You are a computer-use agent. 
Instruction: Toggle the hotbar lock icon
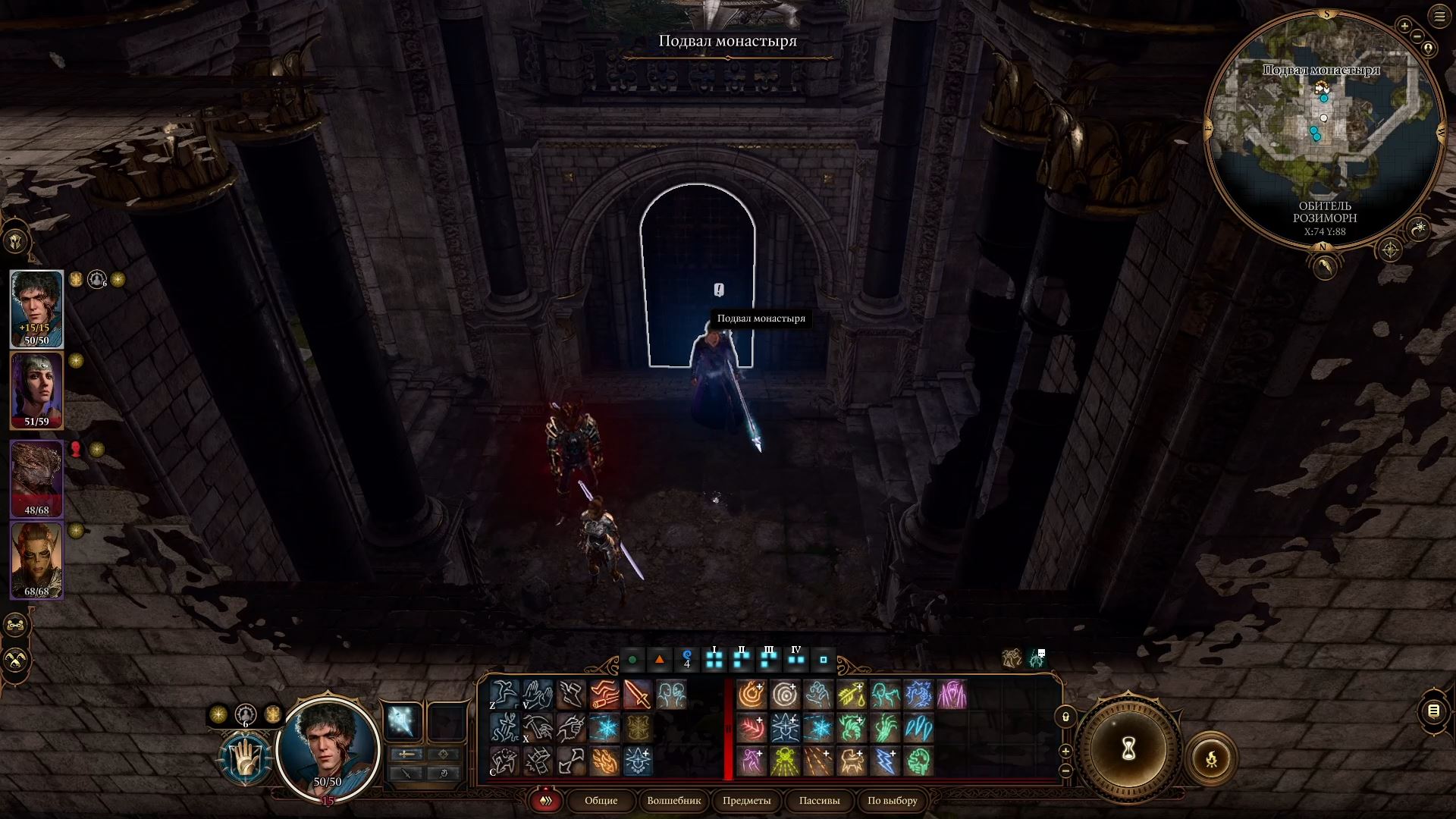click(1065, 717)
